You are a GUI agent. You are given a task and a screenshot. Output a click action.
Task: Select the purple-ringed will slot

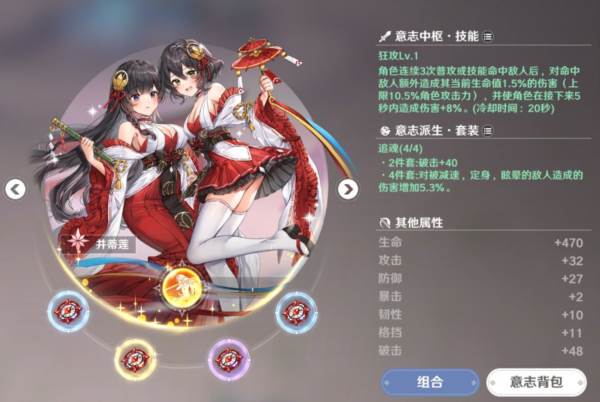(x=229, y=357)
